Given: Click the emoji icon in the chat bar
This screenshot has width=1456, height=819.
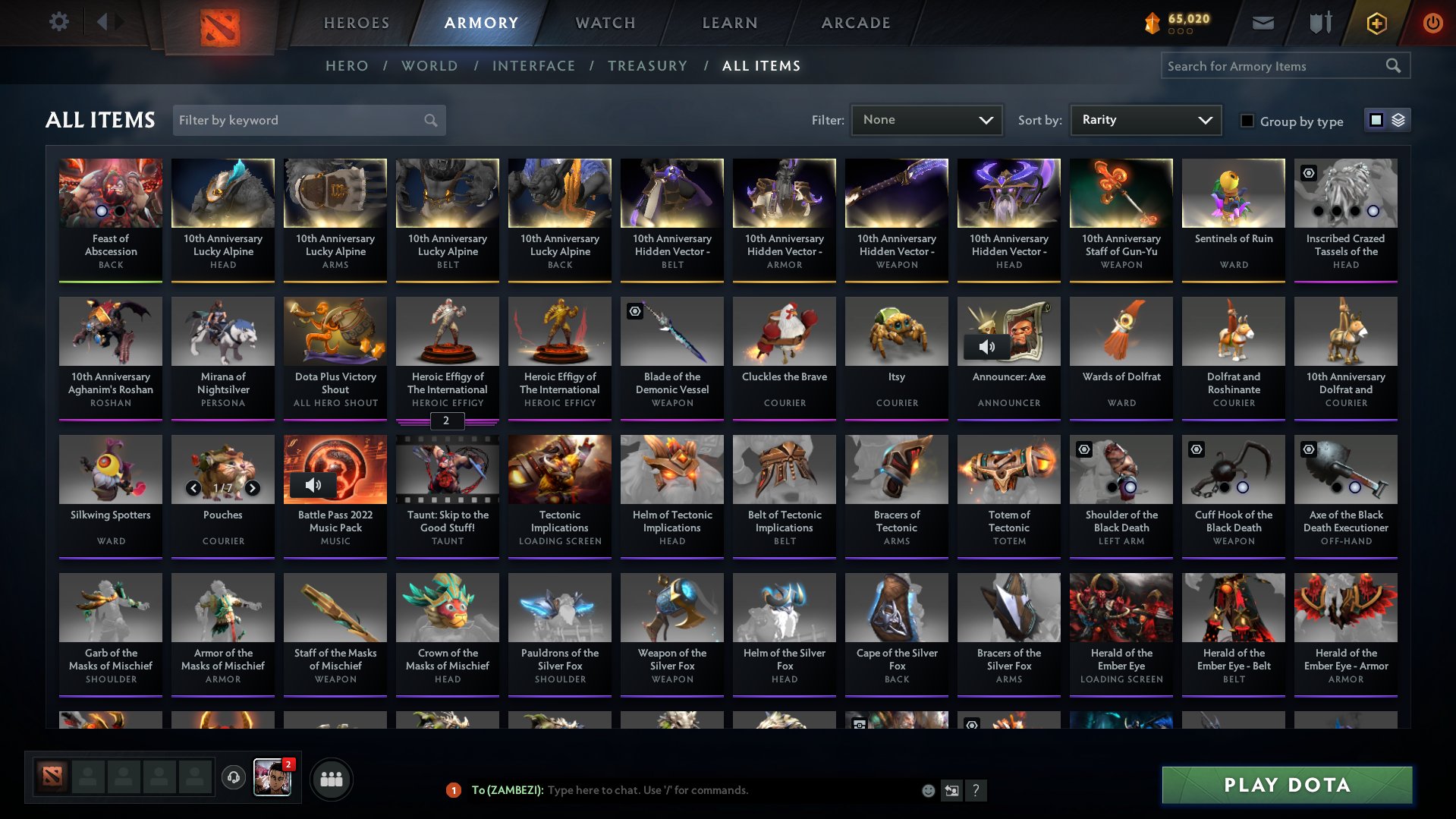Looking at the screenshot, I should coord(928,790).
